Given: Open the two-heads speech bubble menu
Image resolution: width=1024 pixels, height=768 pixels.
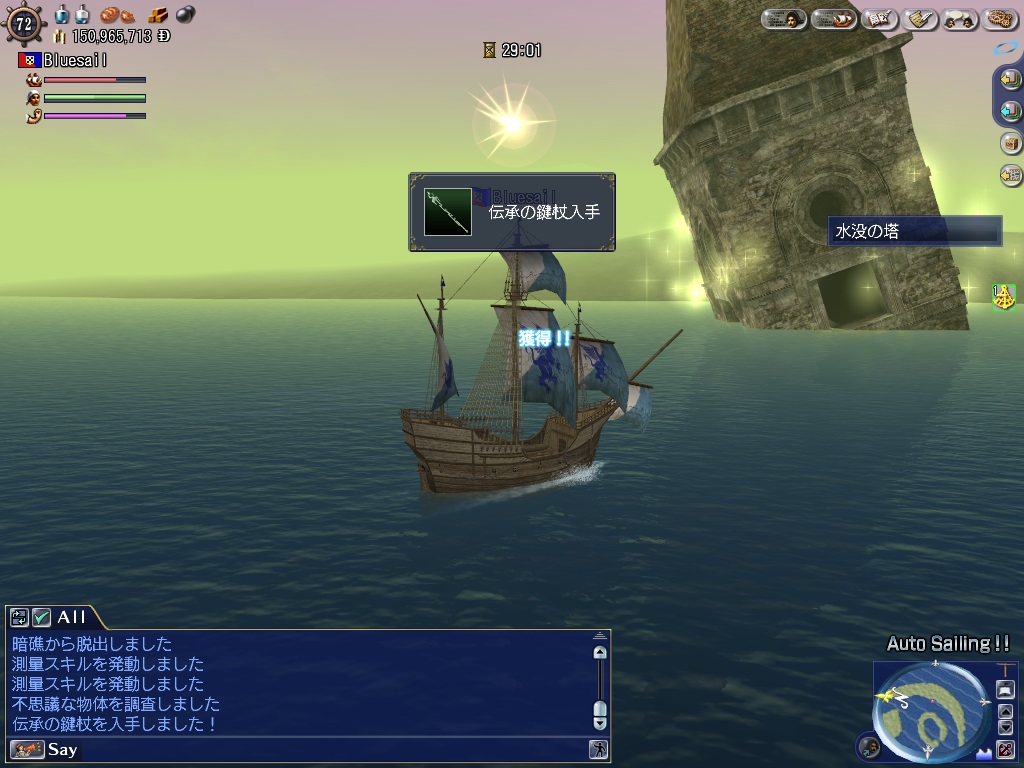Looking at the screenshot, I should 959,19.
